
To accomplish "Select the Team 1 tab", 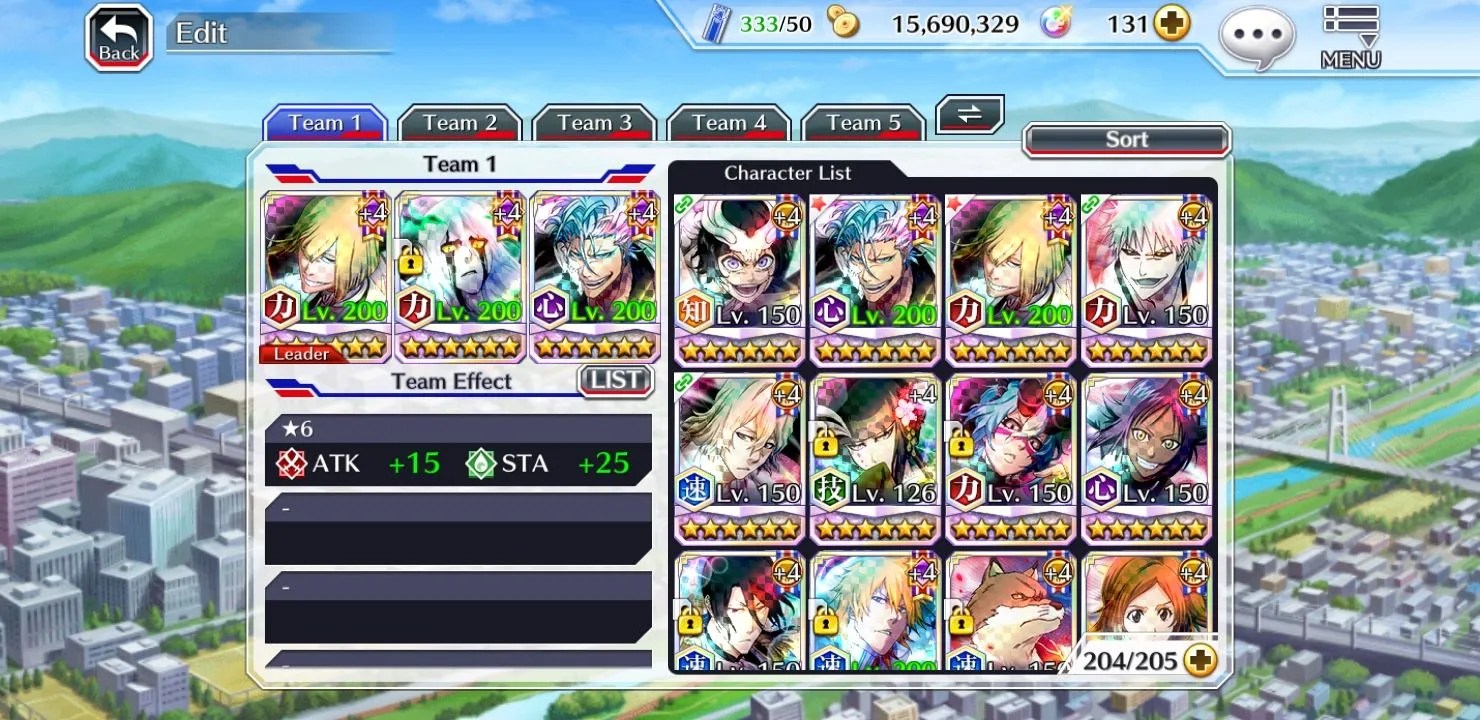I will (325, 124).
